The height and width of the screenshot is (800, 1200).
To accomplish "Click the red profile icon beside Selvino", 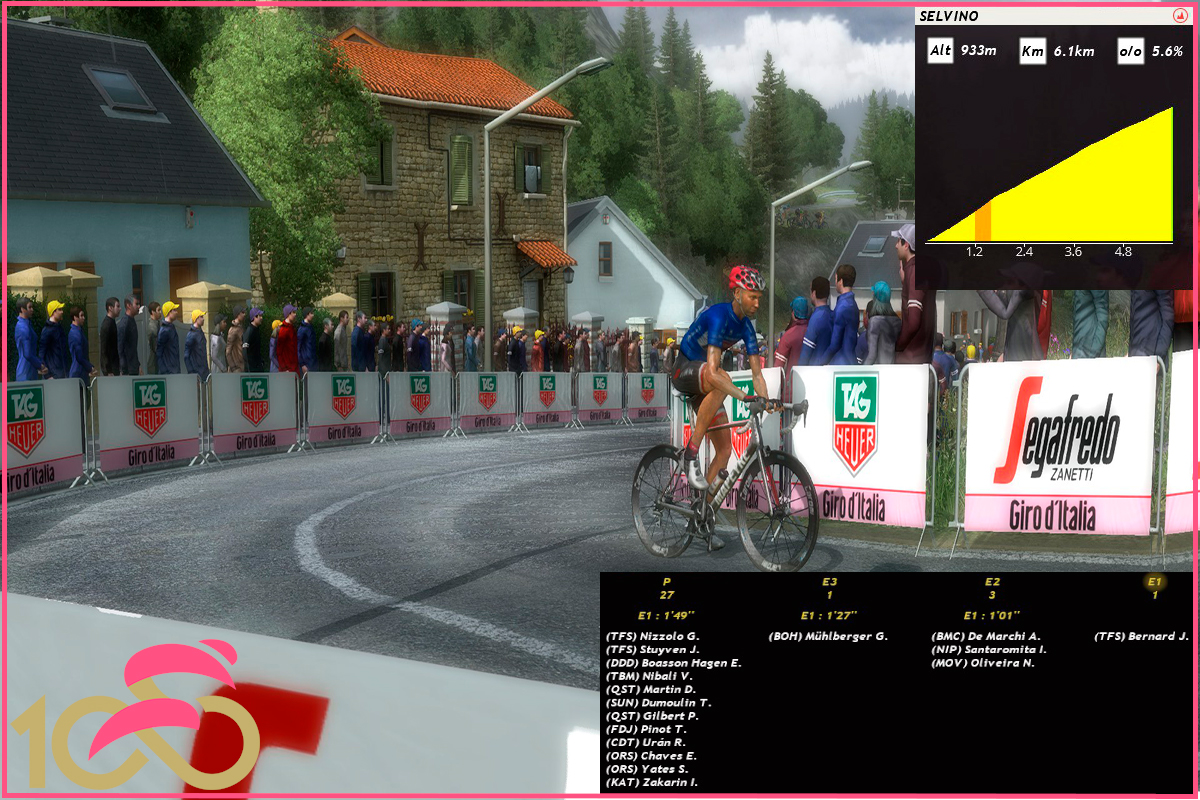I will [x=1177, y=16].
